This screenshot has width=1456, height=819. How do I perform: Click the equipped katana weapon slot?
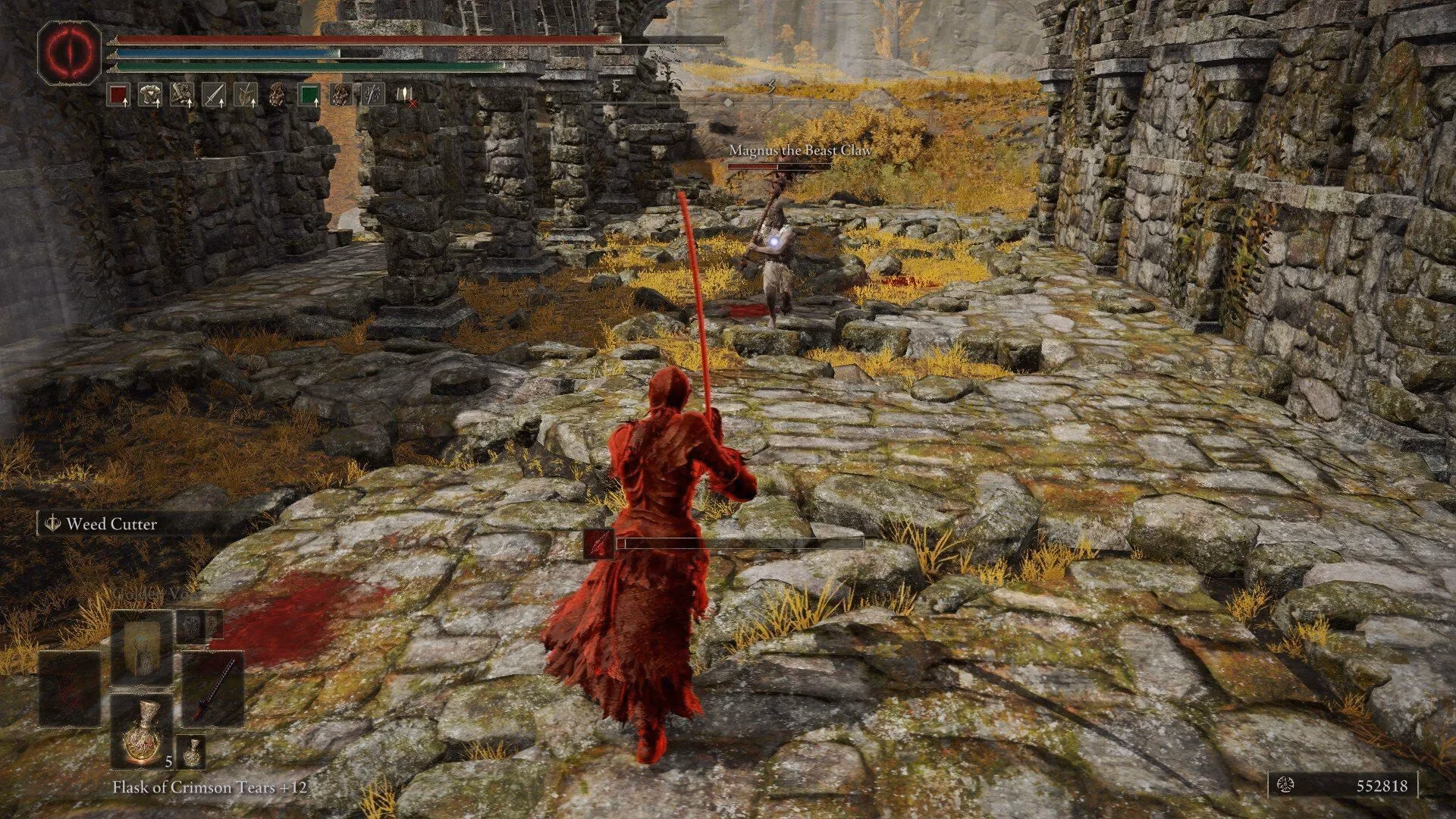[x=213, y=688]
